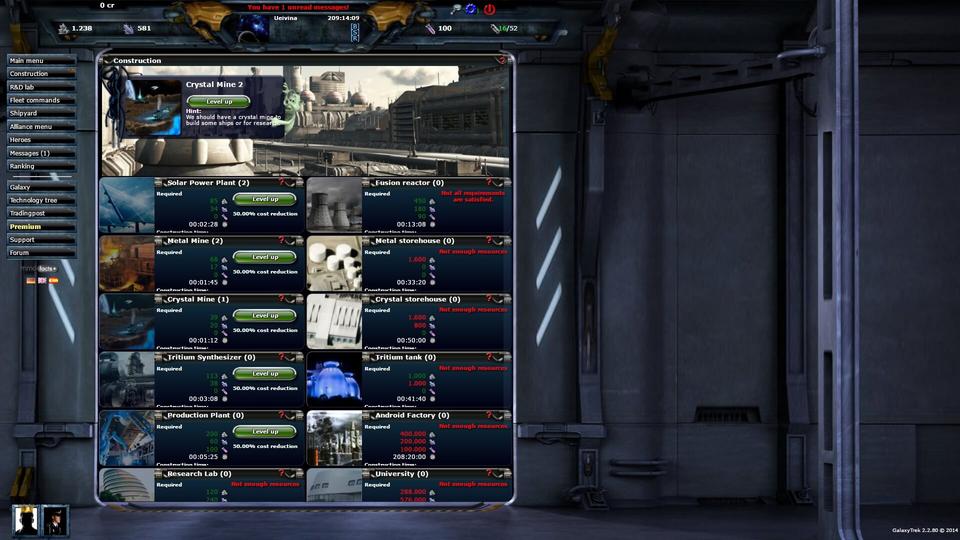The width and height of the screenshot is (960, 540).
Task: Open the Main menu entry
Action: click(x=41, y=60)
